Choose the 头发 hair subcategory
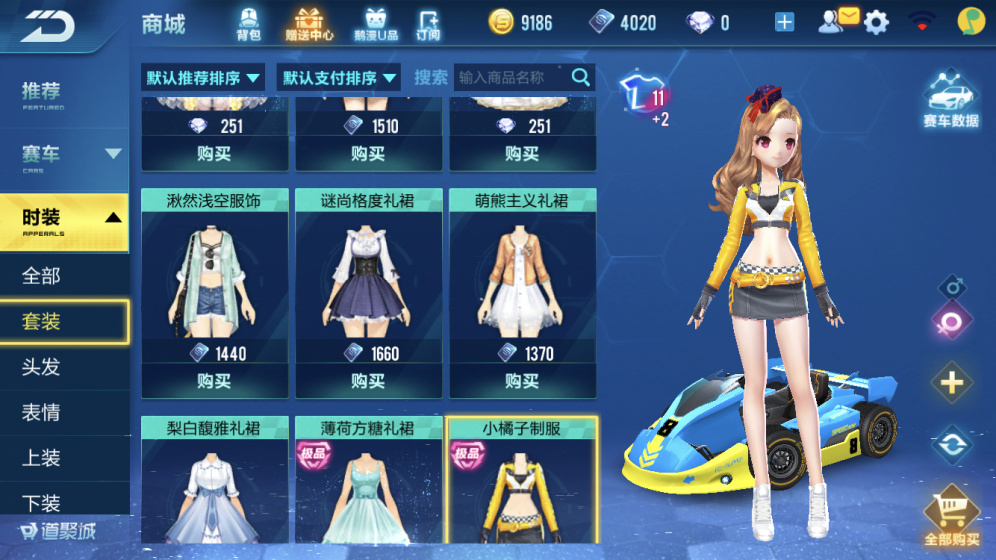The height and width of the screenshot is (560, 996). point(42,367)
